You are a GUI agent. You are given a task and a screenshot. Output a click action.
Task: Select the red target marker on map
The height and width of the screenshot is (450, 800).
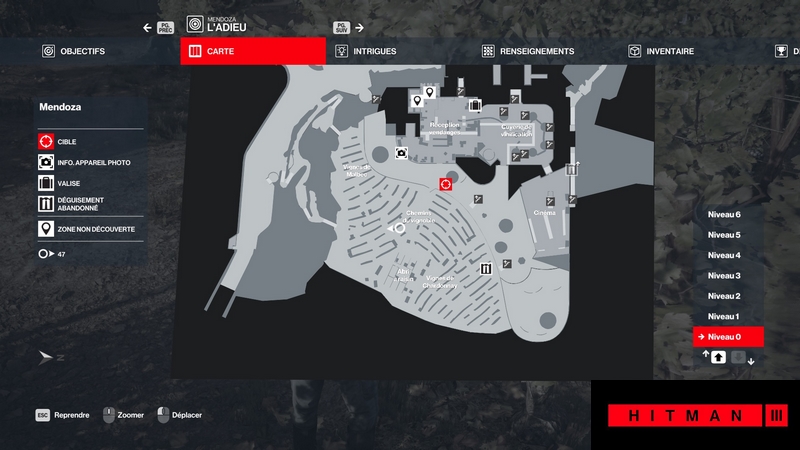tap(446, 184)
